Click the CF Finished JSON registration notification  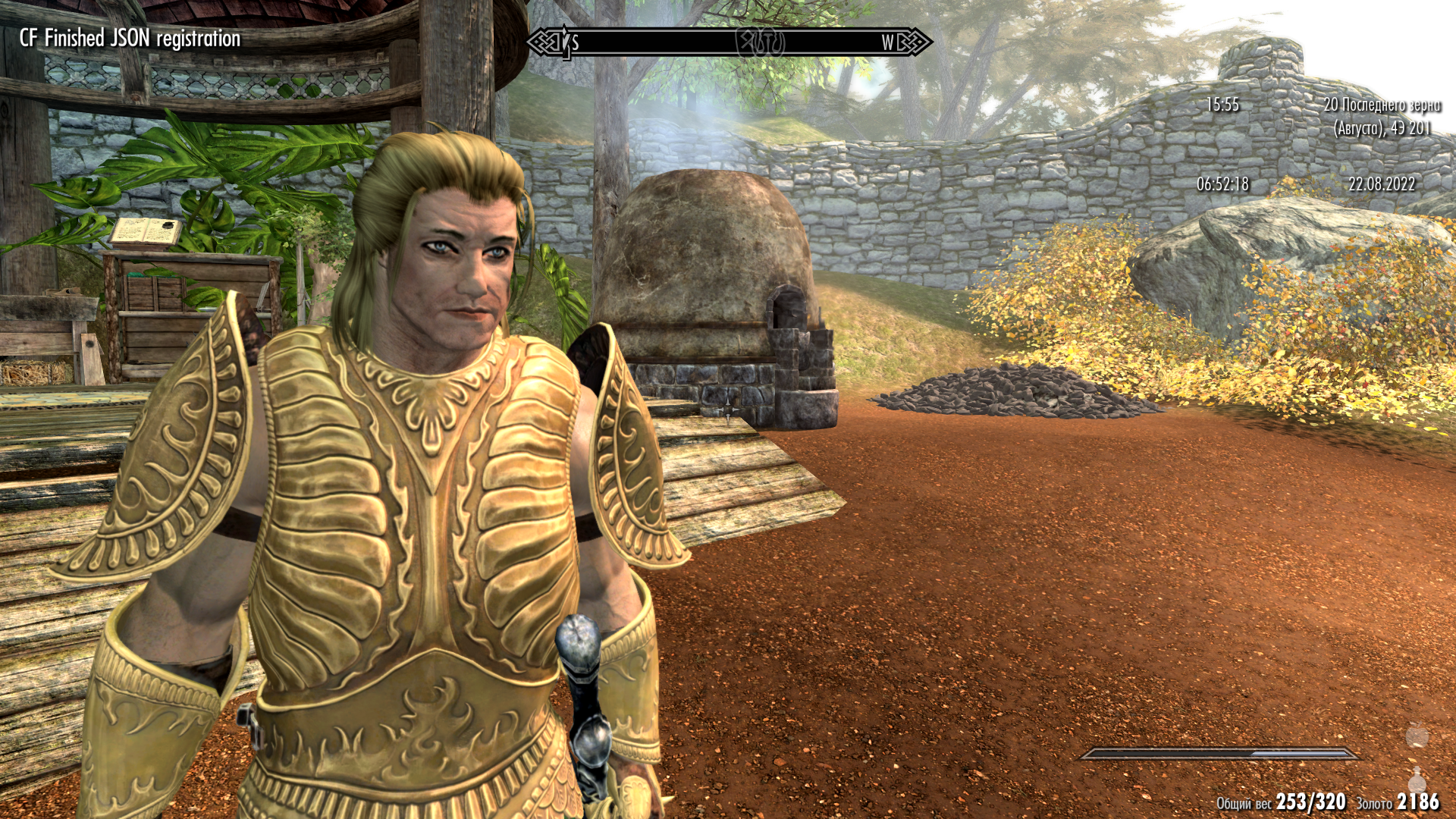coord(130,35)
